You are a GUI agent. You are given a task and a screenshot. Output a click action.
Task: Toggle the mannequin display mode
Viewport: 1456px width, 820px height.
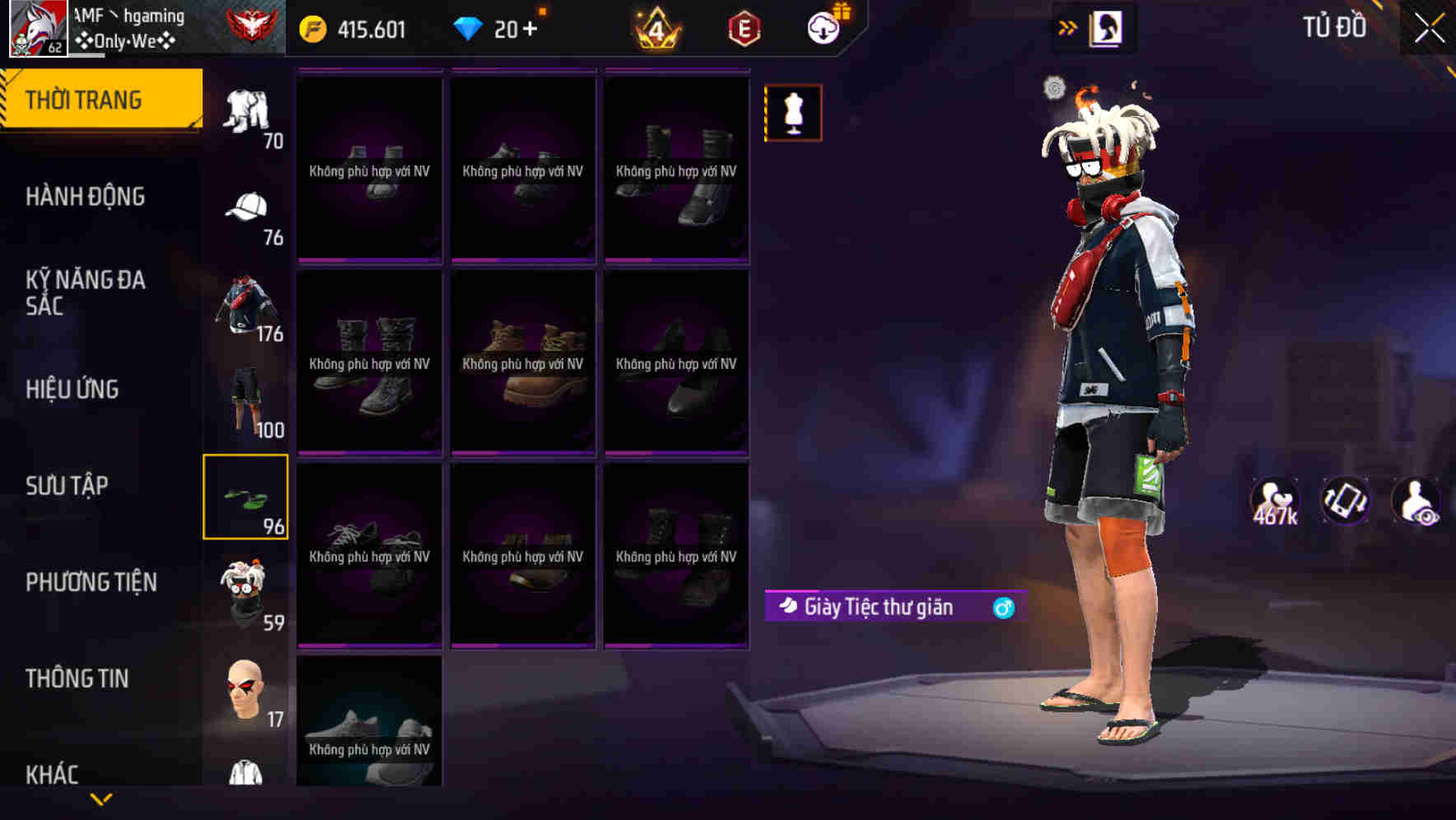tap(793, 112)
